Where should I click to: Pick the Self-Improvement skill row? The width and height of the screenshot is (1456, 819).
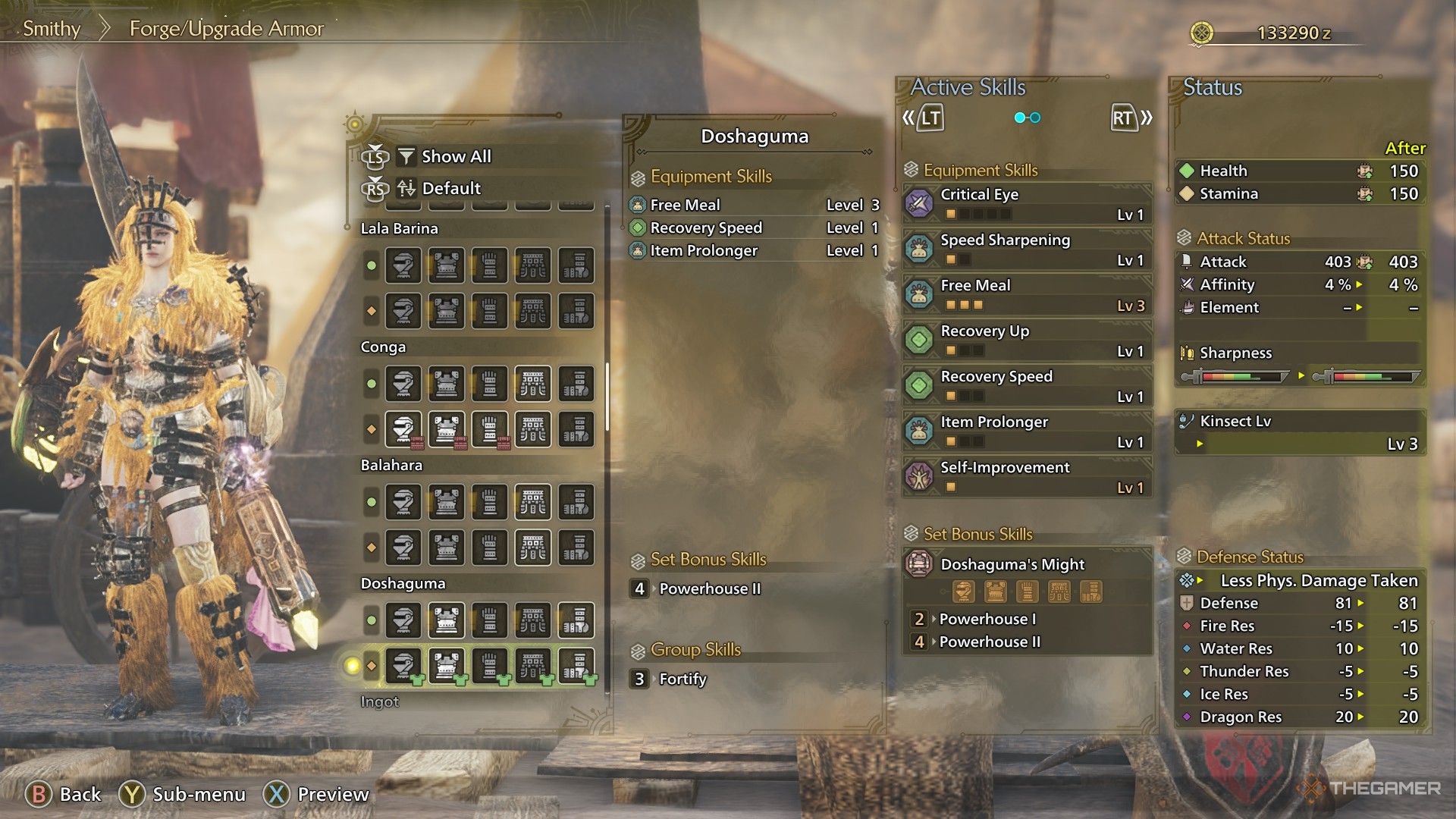(1027, 476)
